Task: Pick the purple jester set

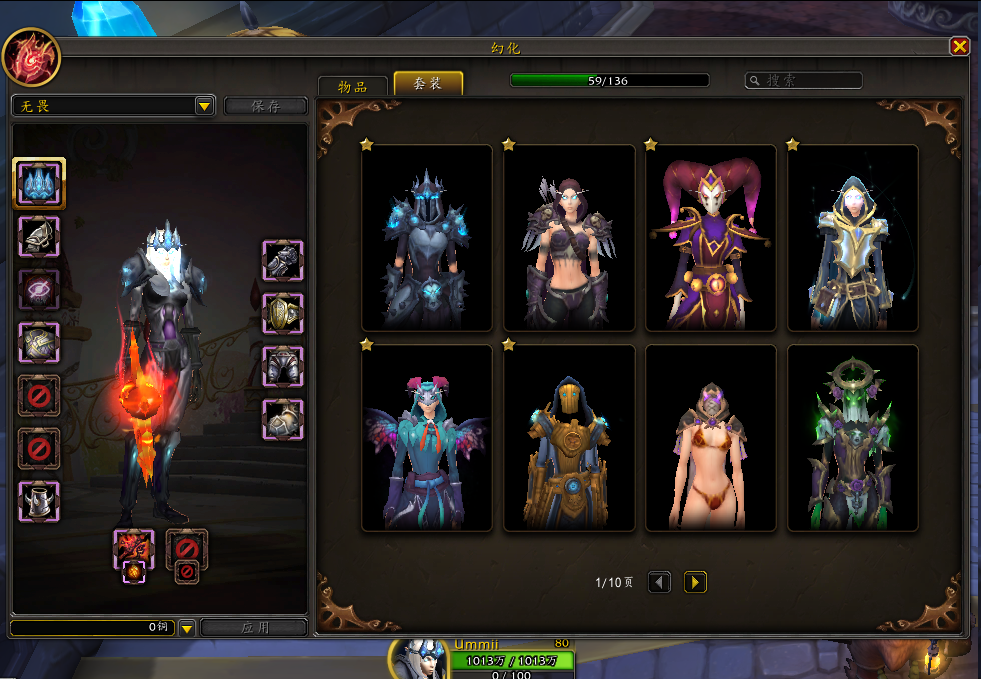Action: point(711,238)
